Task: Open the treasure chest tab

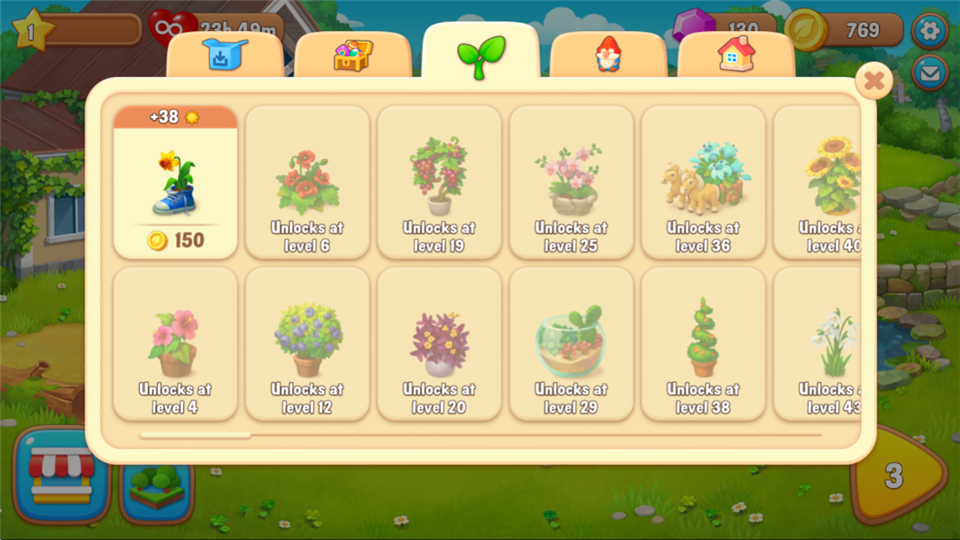Action: (x=353, y=55)
